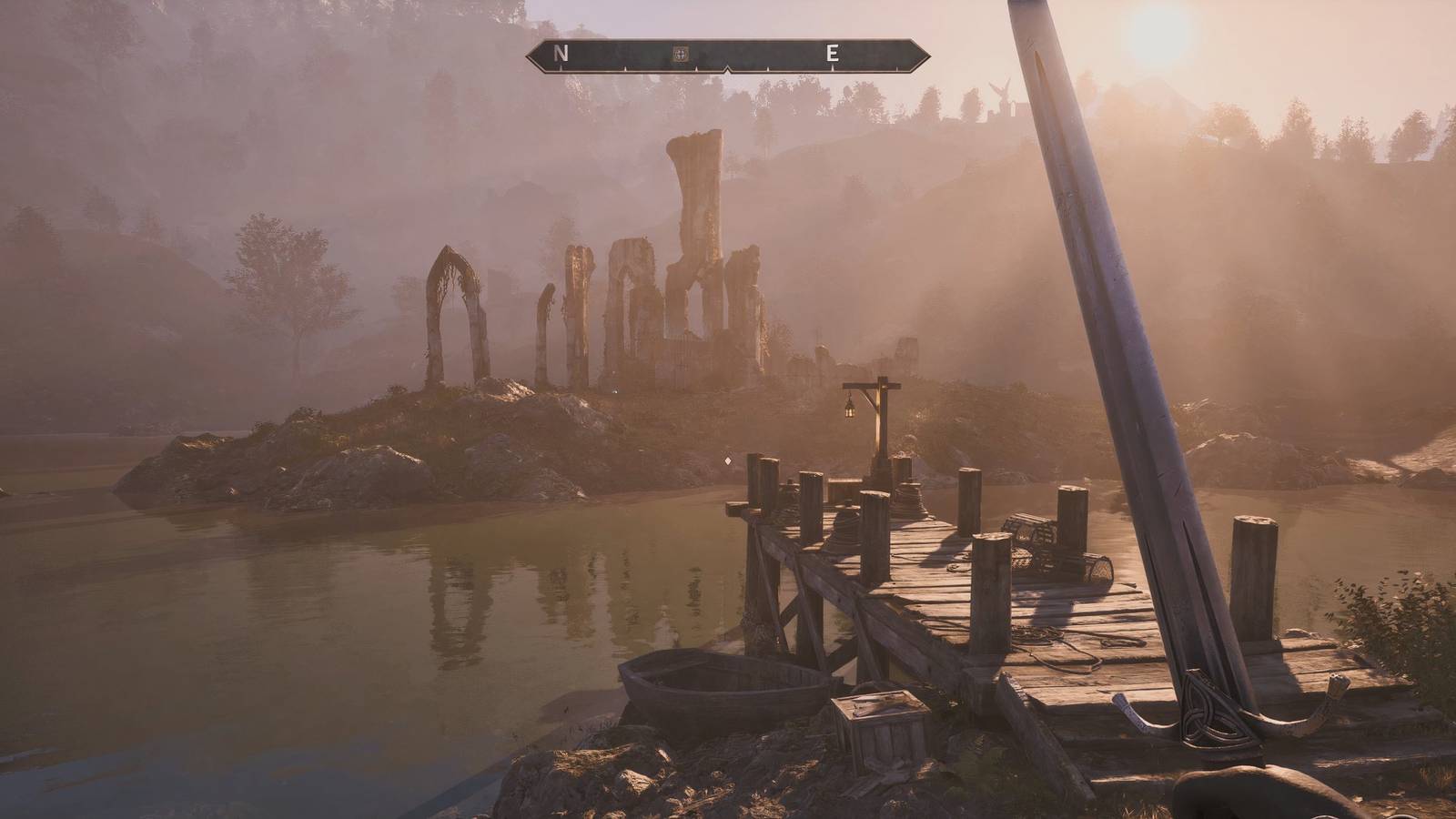The height and width of the screenshot is (819, 1456).
Task: Click the N direction marker on the compass
Action: point(559,54)
